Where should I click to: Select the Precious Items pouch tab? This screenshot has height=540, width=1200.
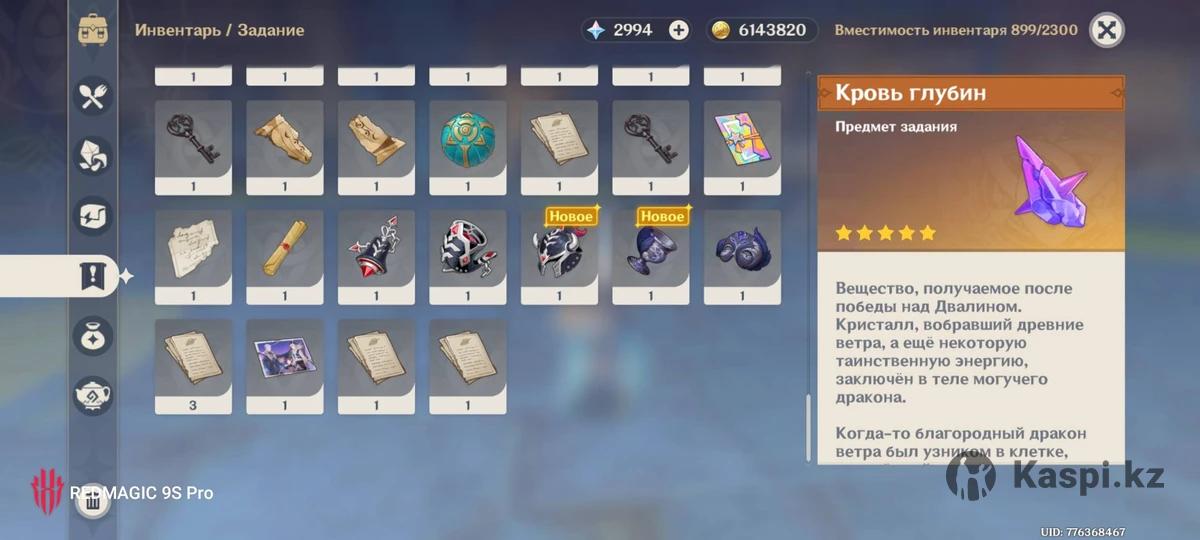(x=93, y=335)
